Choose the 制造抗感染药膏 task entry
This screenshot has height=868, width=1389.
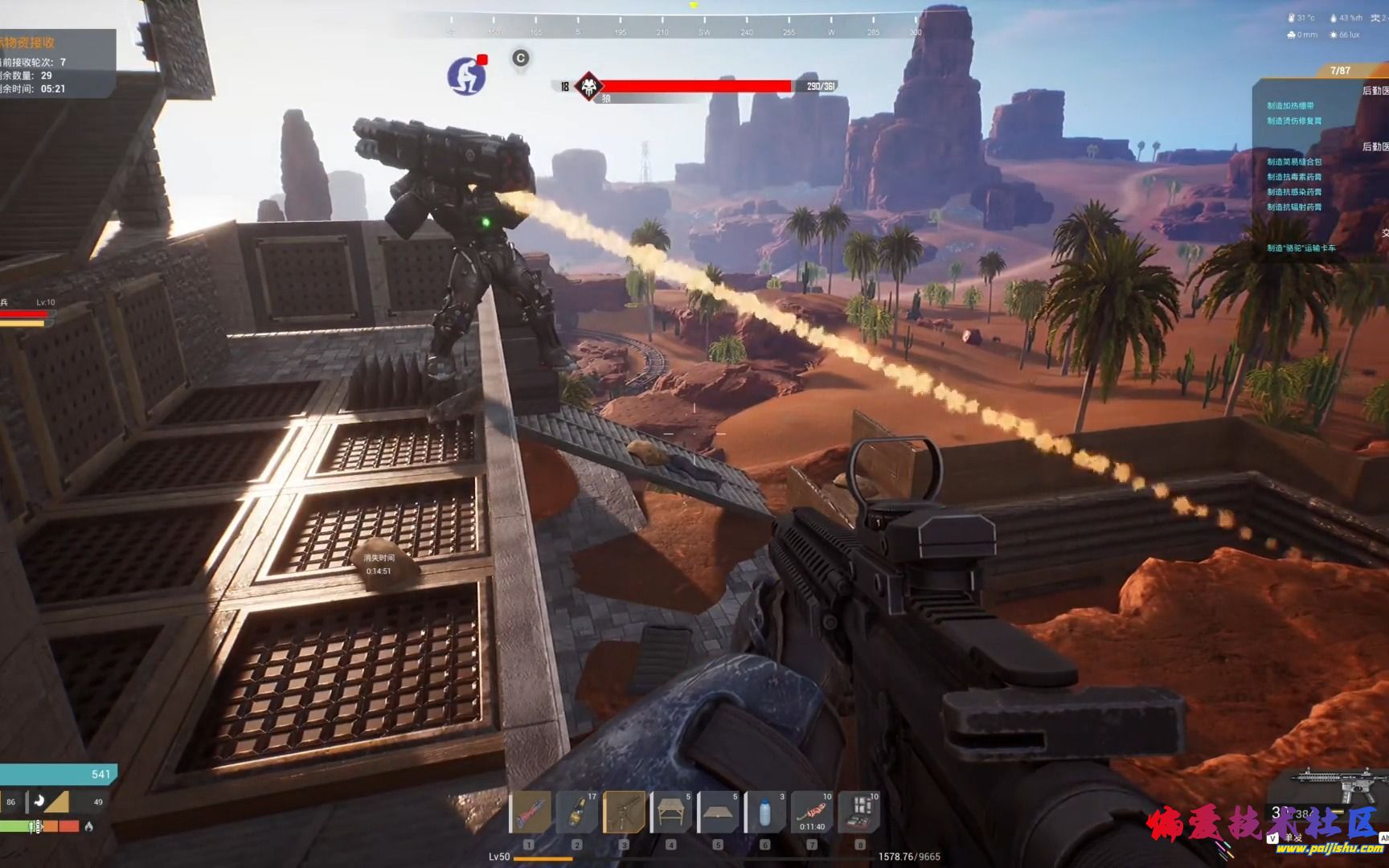point(1294,192)
